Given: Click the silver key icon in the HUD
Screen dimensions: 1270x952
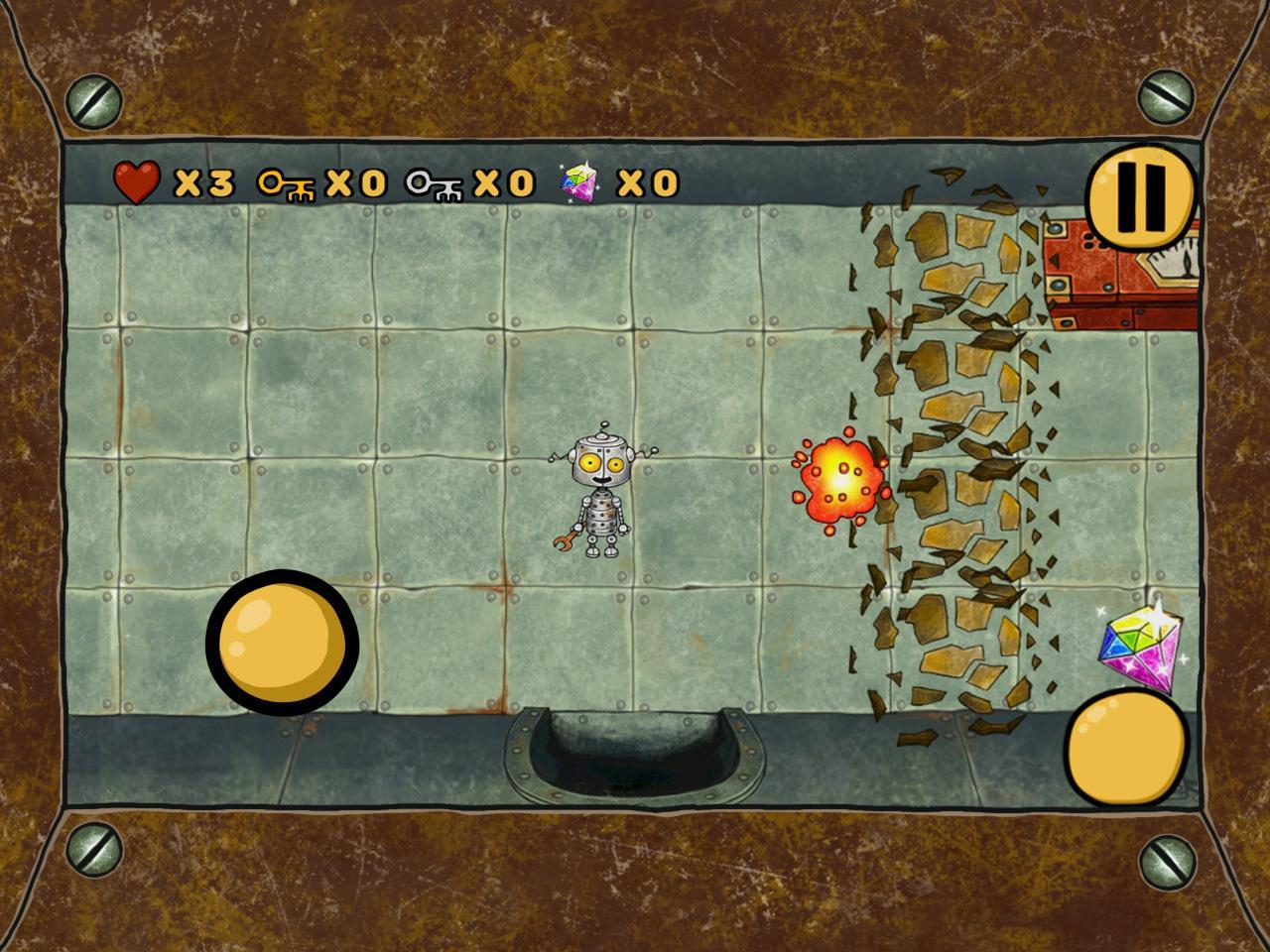Looking at the screenshot, I should coord(434,182).
